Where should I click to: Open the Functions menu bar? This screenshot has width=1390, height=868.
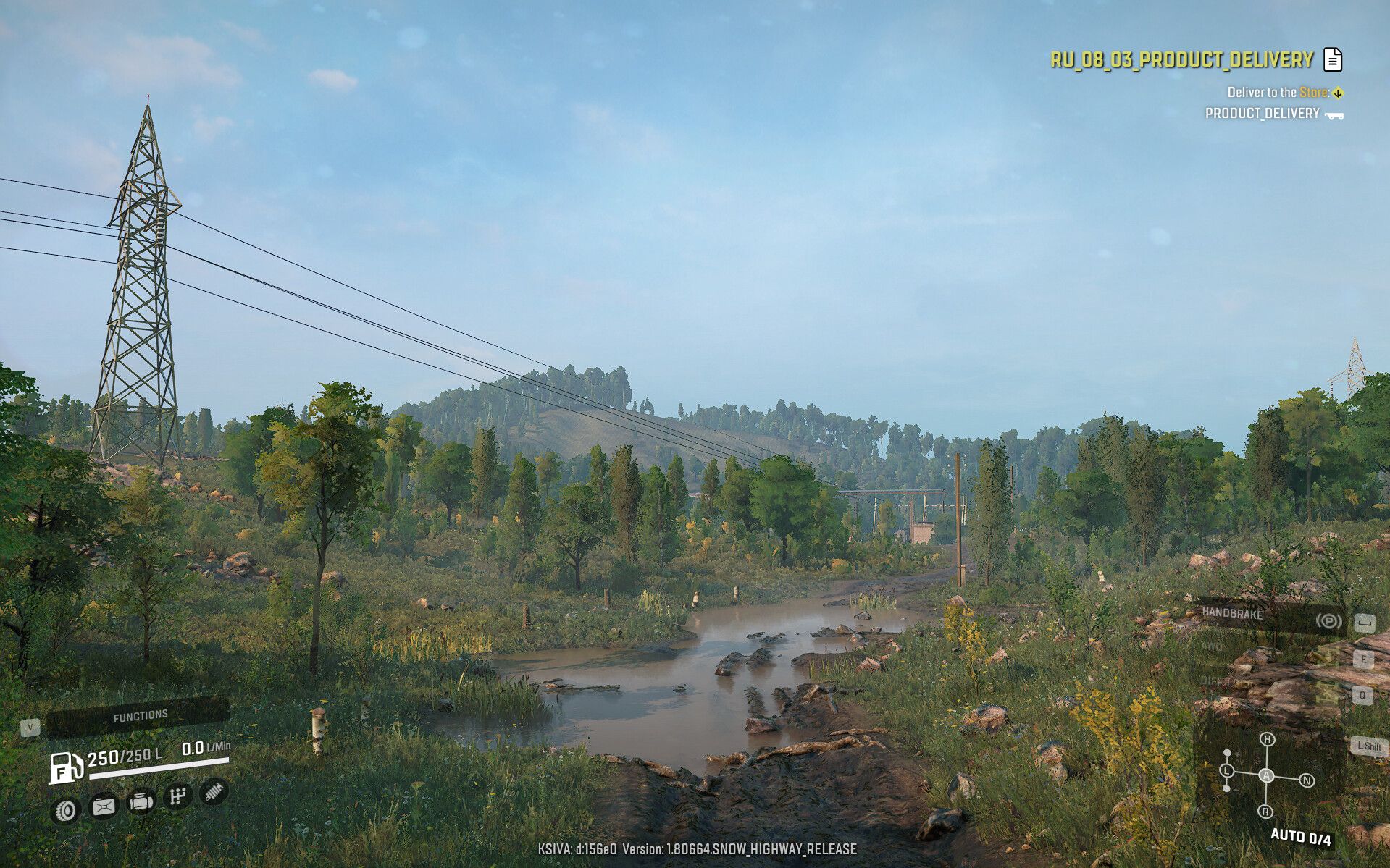pos(139,716)
